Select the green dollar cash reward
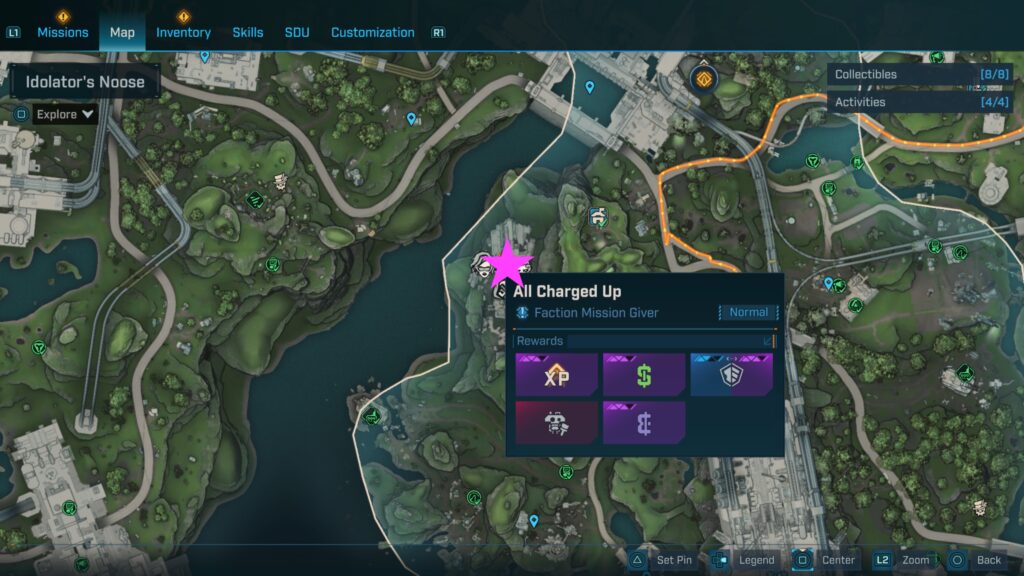This screenshot has width=1024, height=576. (x=644, y=374)
